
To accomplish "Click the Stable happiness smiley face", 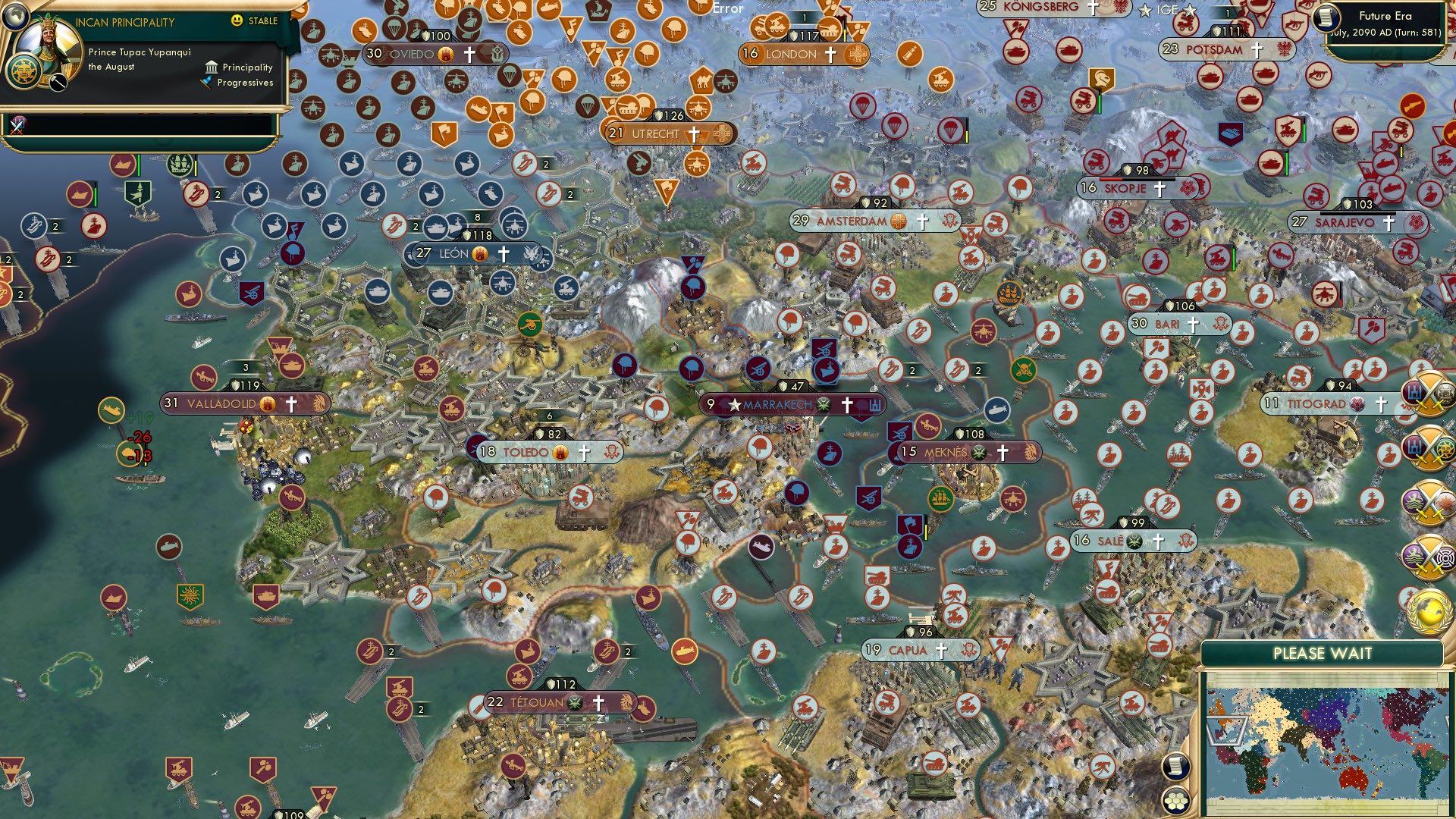I will [x=238, y=21].
